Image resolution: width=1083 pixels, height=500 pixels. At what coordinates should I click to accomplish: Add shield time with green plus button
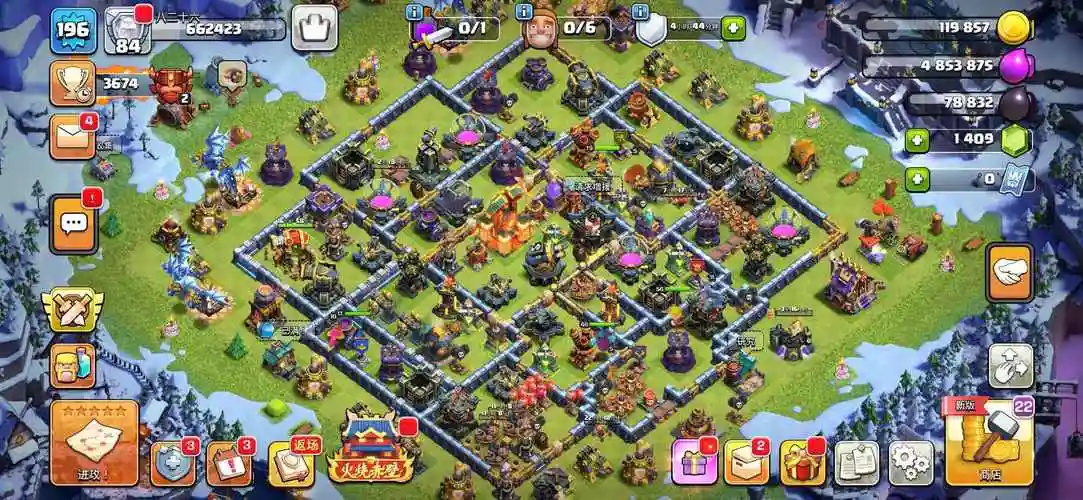pos(733,28)
